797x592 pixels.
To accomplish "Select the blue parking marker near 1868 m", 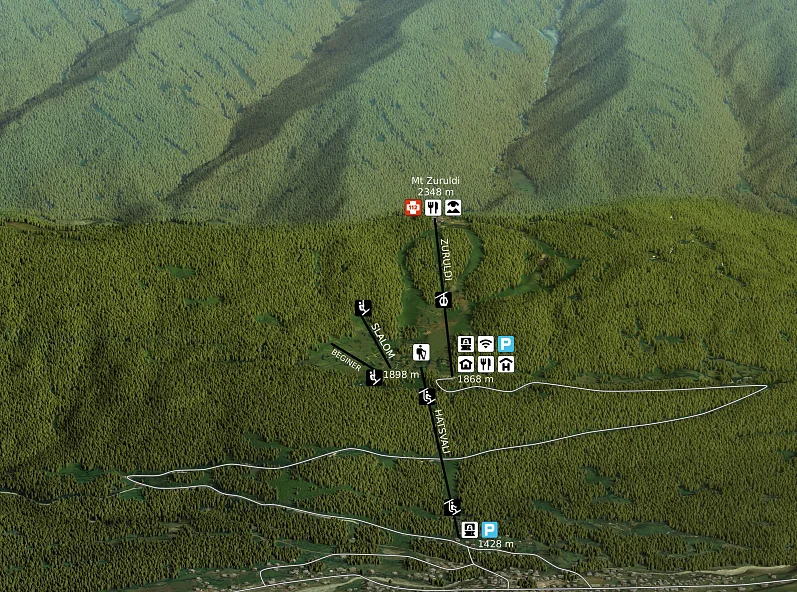I will coord(506,344).
